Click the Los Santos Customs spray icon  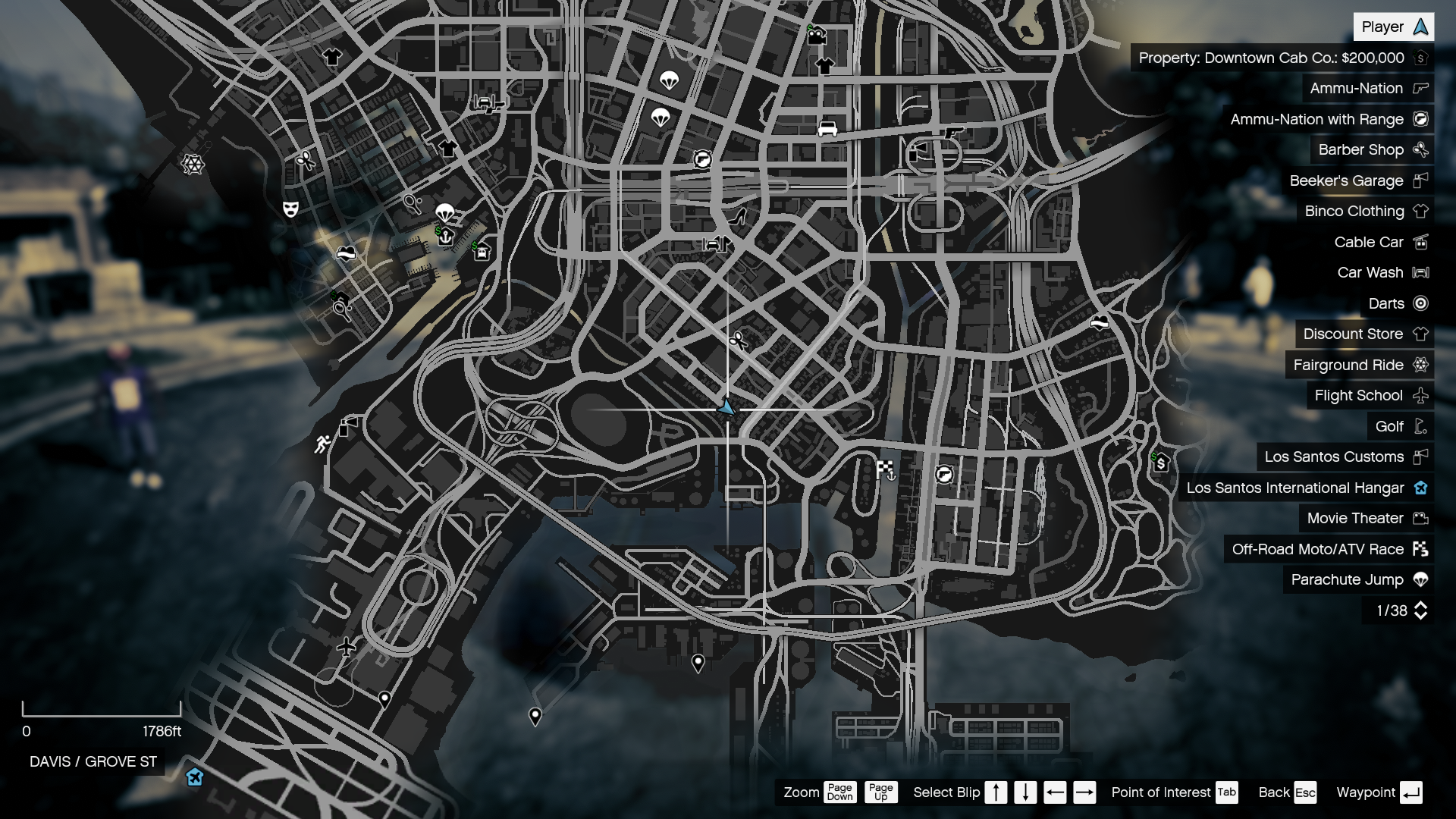coord(1419,457)
